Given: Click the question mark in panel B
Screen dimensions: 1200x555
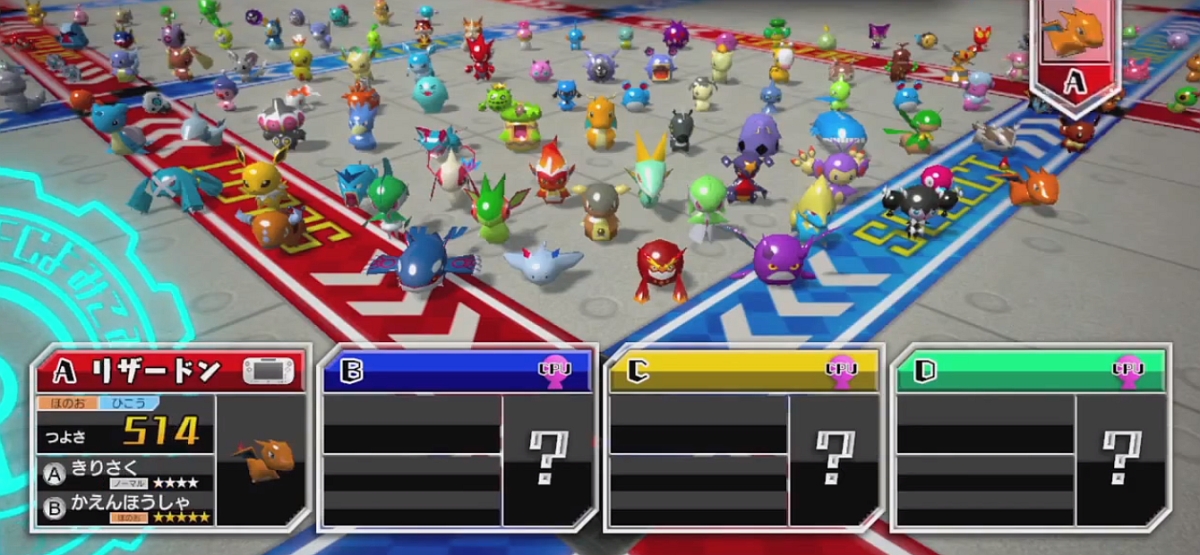Looking at the screenshot, I should pyautogui.click(x=547, y=459).
